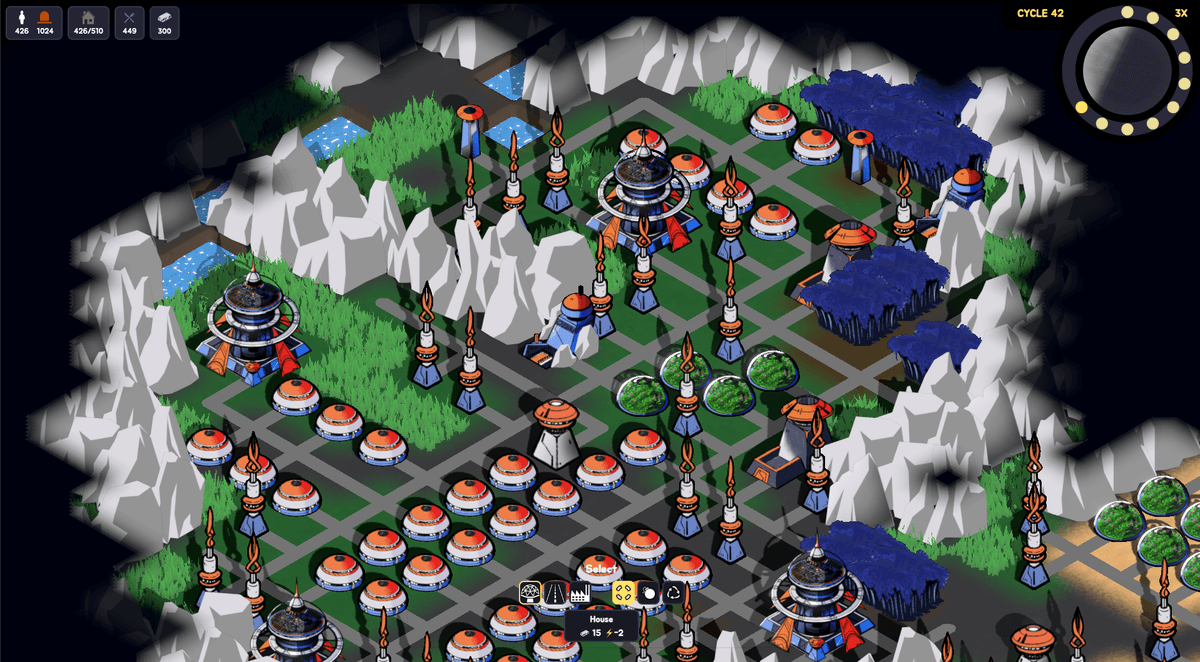This screenshot has height=662, width=1200.
Task: Click the planet day-cycle dial
Action: (1126, 70)
